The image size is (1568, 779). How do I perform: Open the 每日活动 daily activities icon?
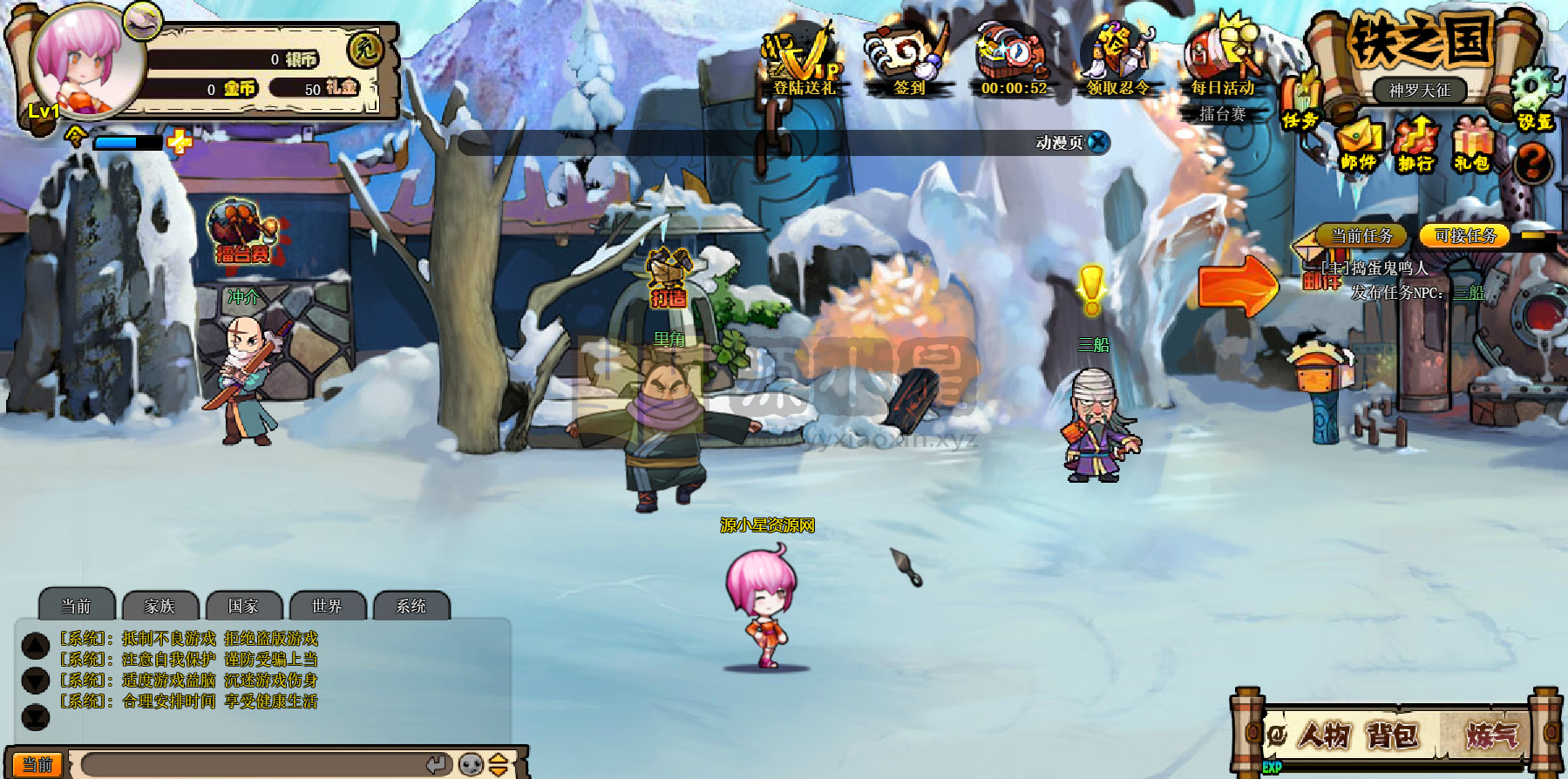pyautogui.click(x=1222, y=59)
